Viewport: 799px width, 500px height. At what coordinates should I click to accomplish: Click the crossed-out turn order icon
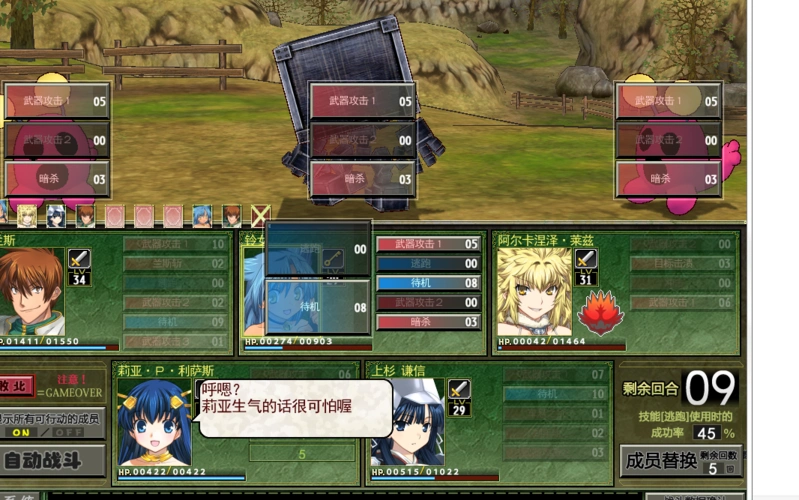click(260, 215)
